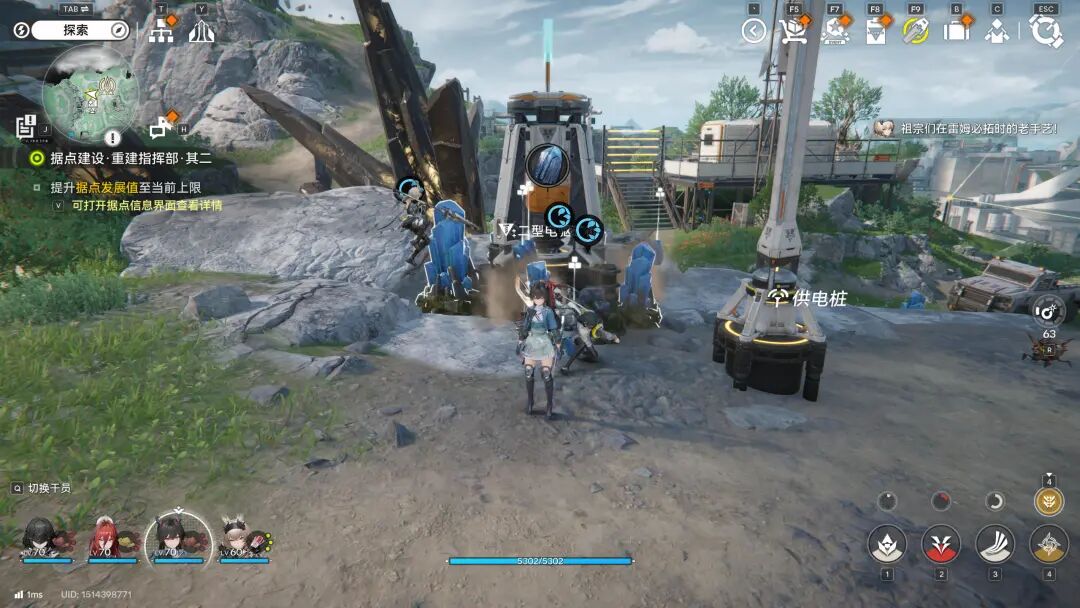The width and height of the screenshot is (1080, 608).
Task: Open the F8 document icon
Action: coord(875,31)
